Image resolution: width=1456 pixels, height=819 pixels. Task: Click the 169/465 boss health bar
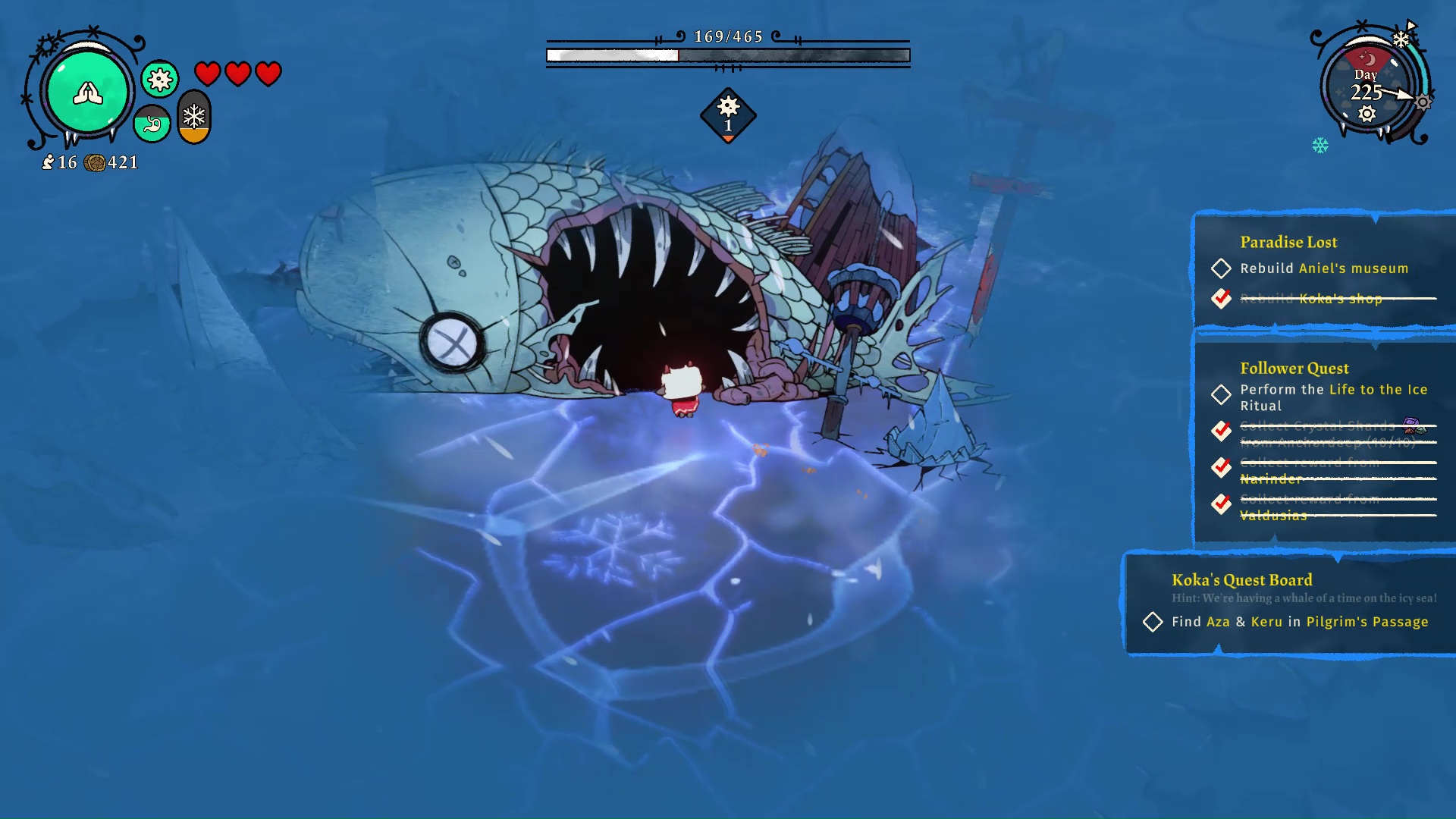pos(726,55)
